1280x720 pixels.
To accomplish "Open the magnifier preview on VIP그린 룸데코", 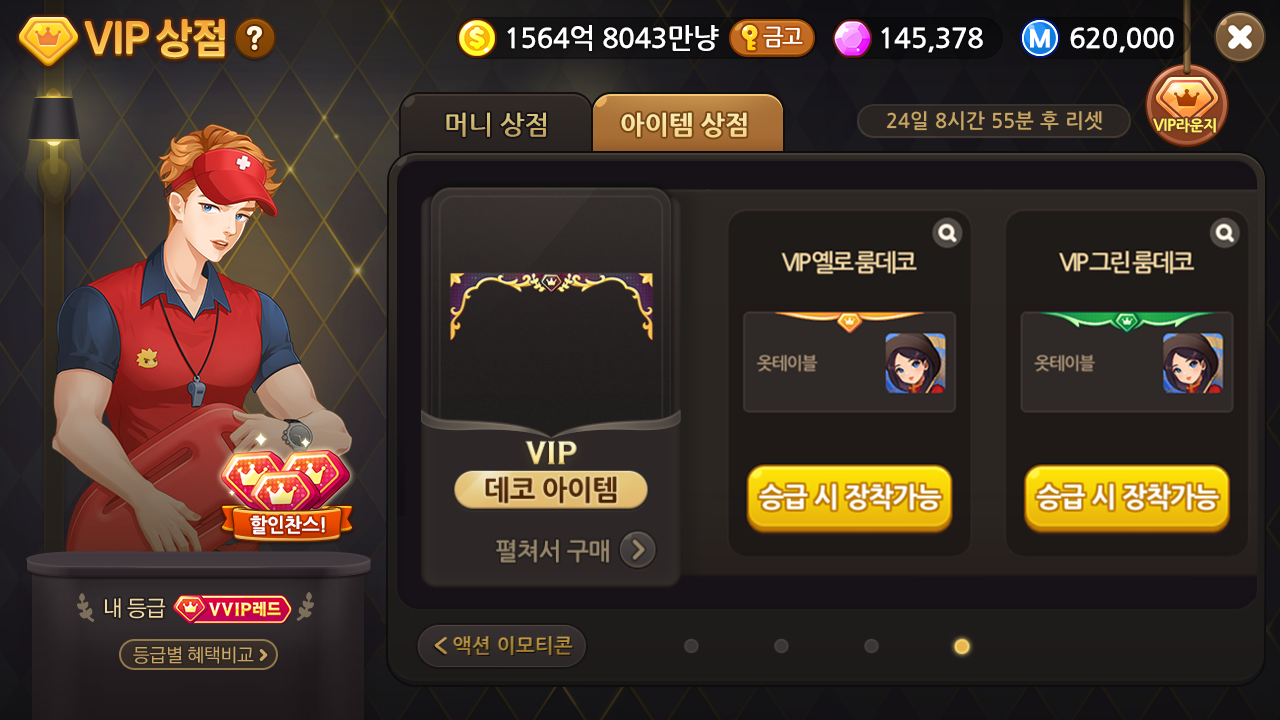I will (1224, 231).
